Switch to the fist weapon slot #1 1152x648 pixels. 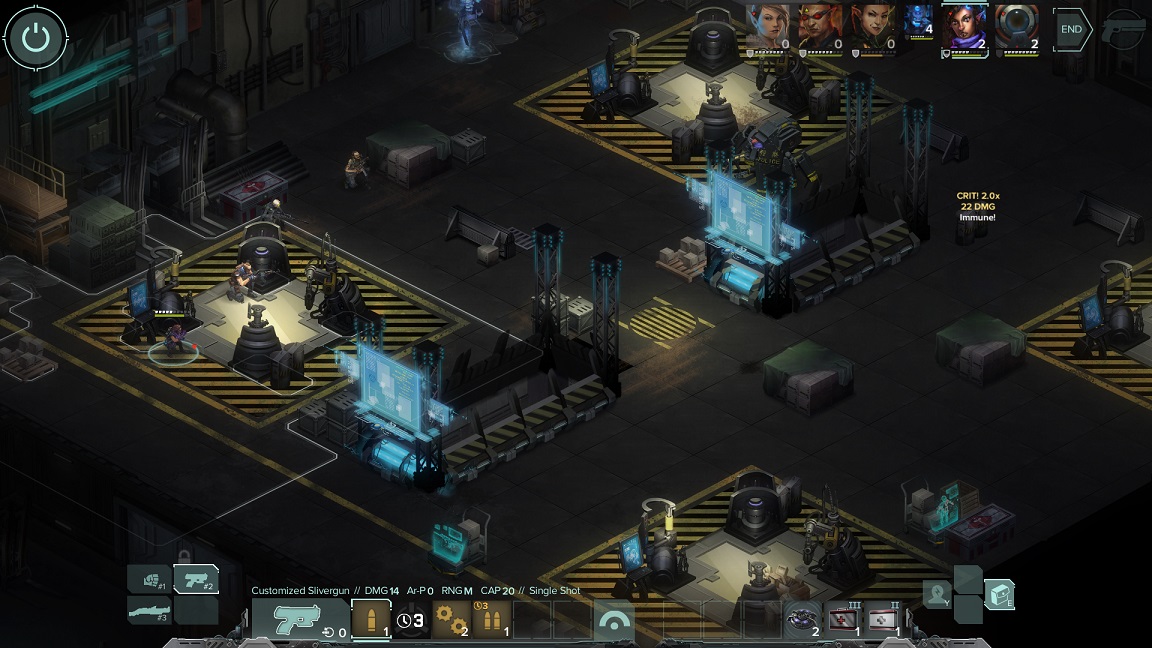point(149,580)
